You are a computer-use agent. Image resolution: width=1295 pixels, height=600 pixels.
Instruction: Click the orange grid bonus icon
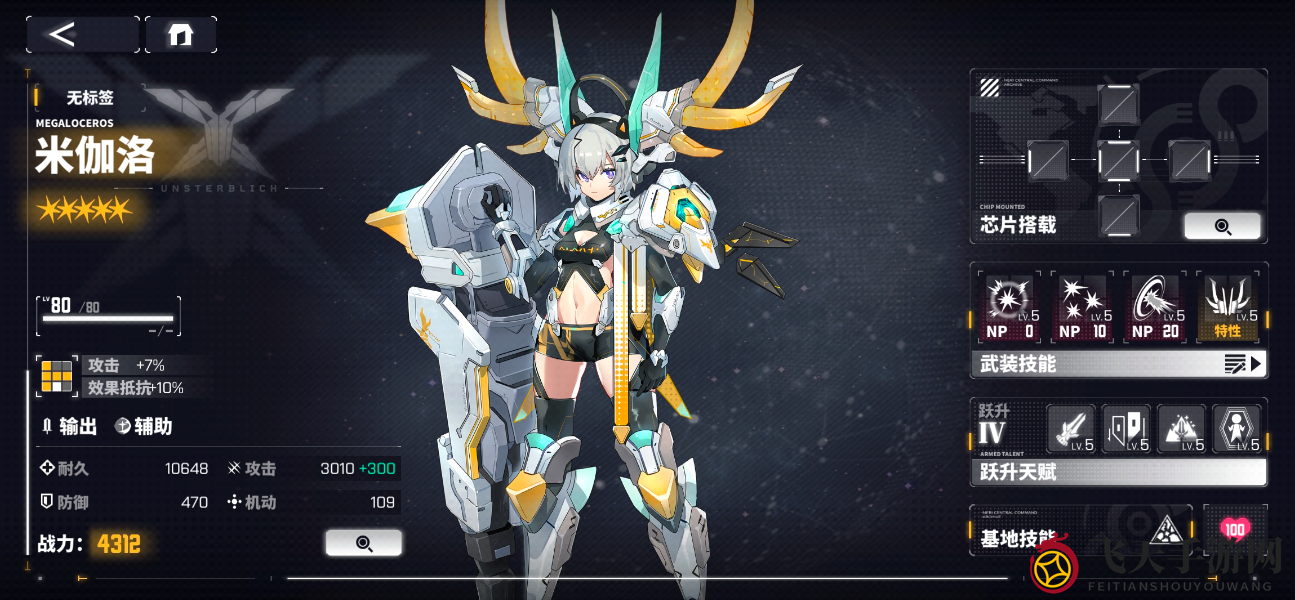(x=56, y=376)
